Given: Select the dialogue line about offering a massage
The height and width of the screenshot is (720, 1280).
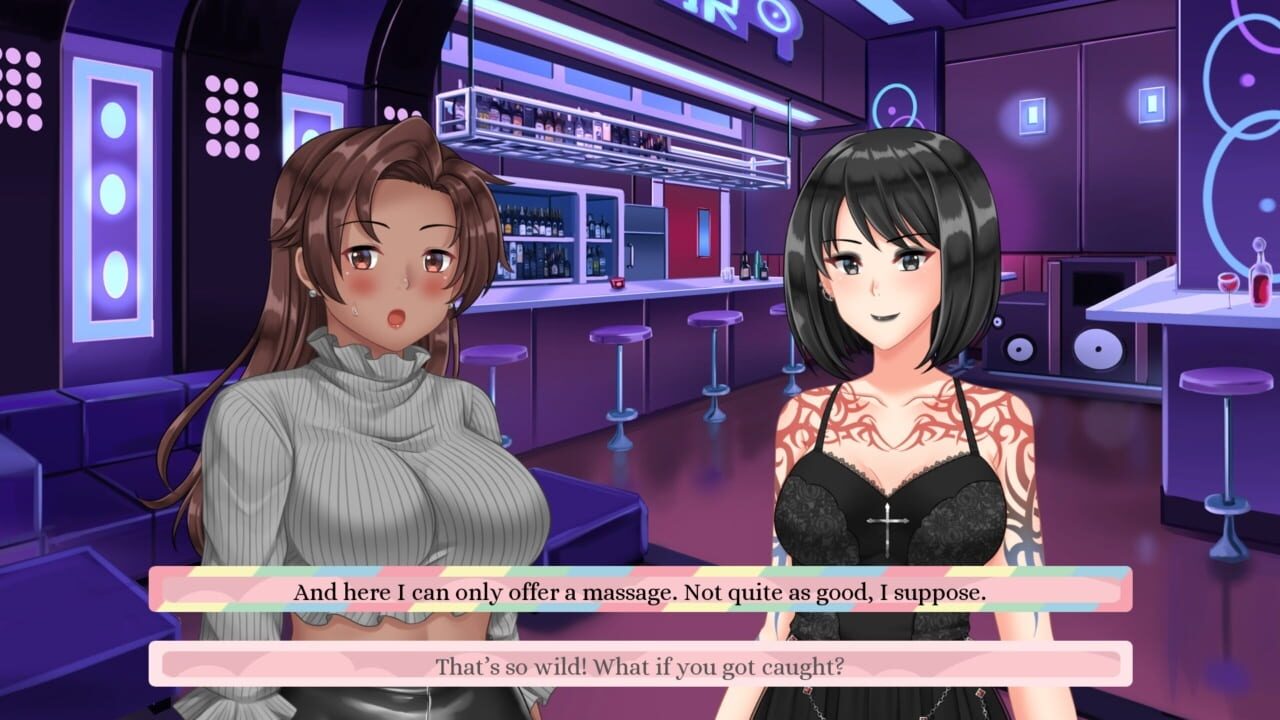Looking at the screenshot, I should pos(640,592).
